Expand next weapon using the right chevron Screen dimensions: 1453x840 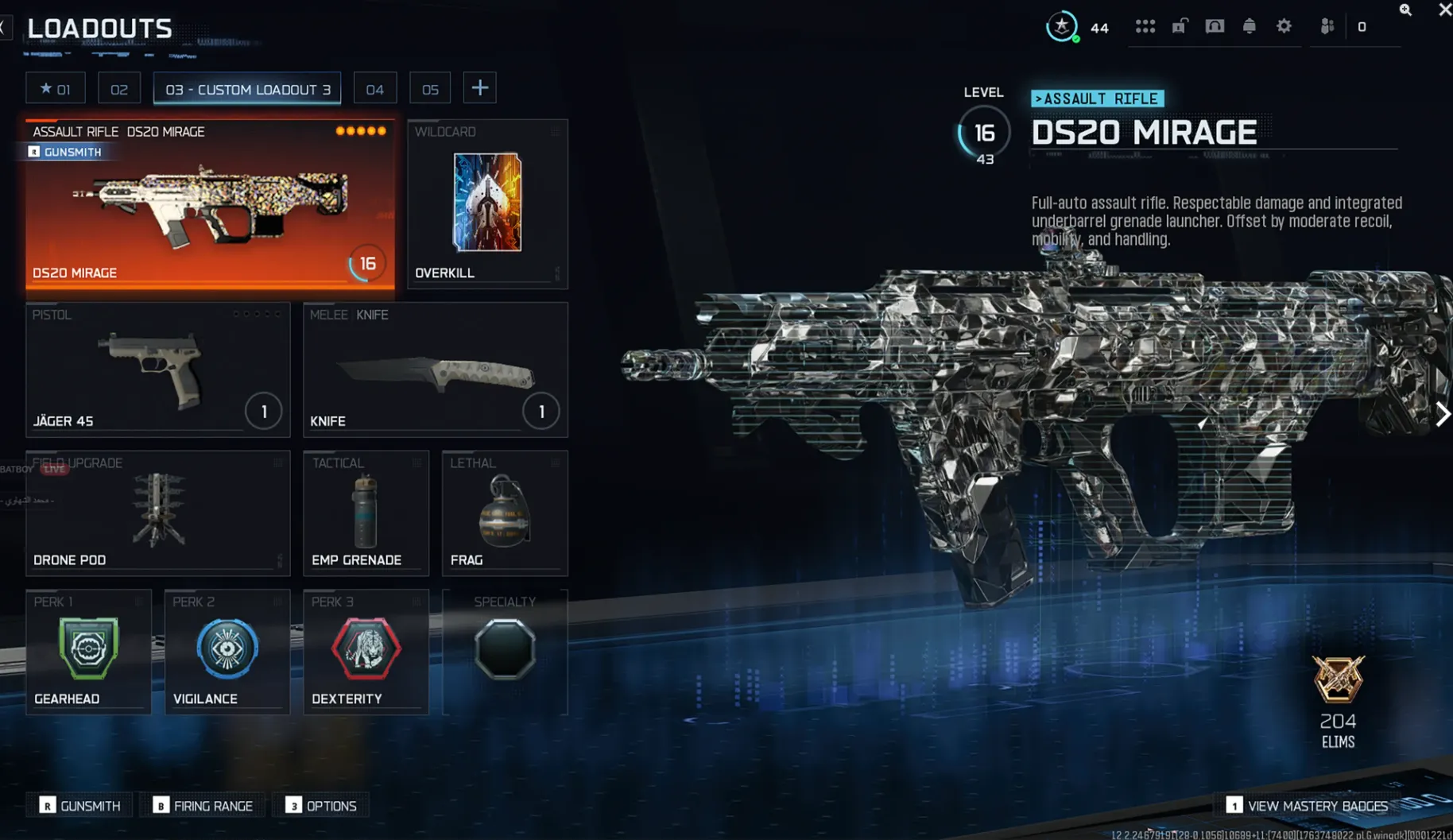(x=1441, y=414)
